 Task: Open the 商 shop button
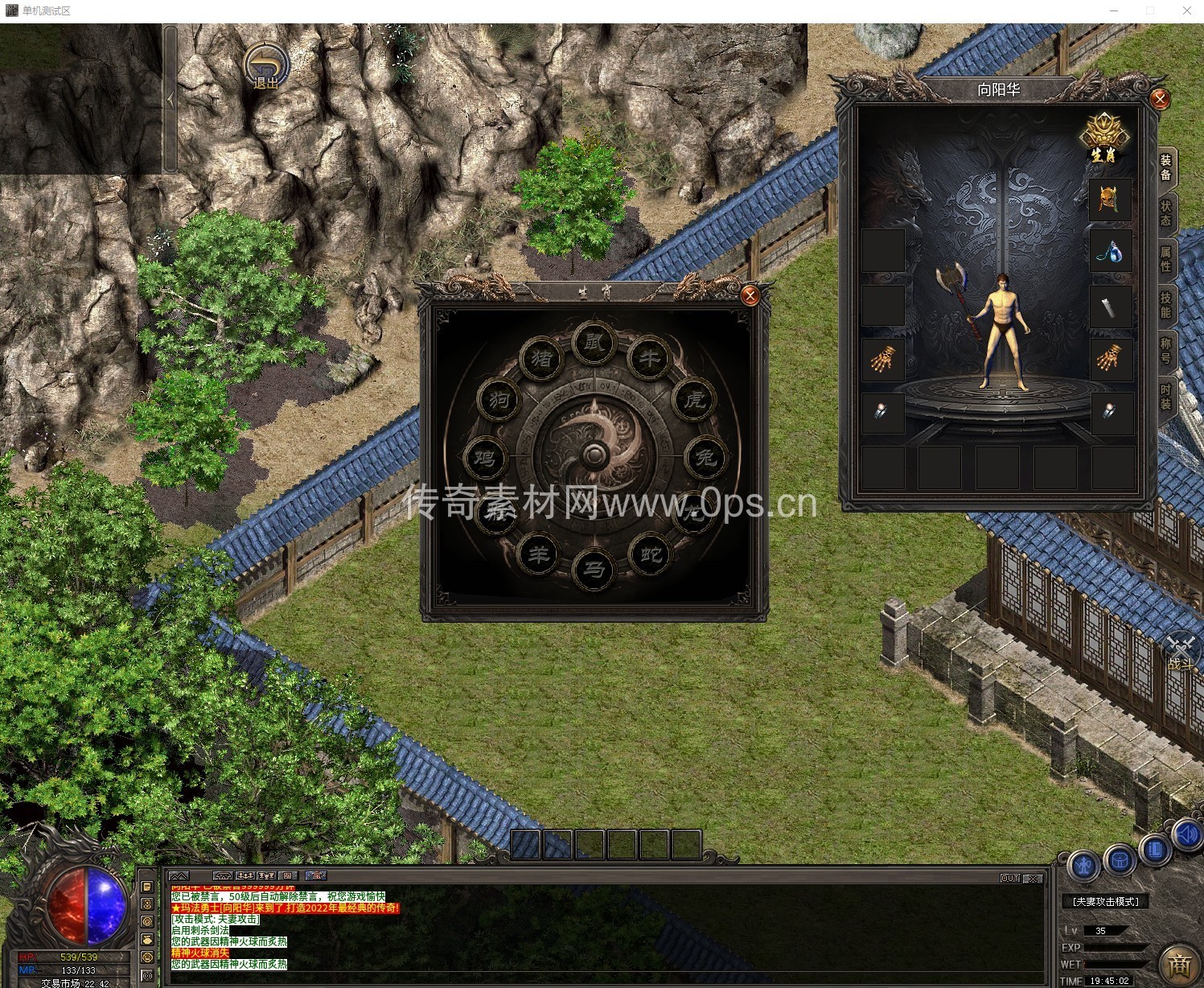coord(1179,964)
